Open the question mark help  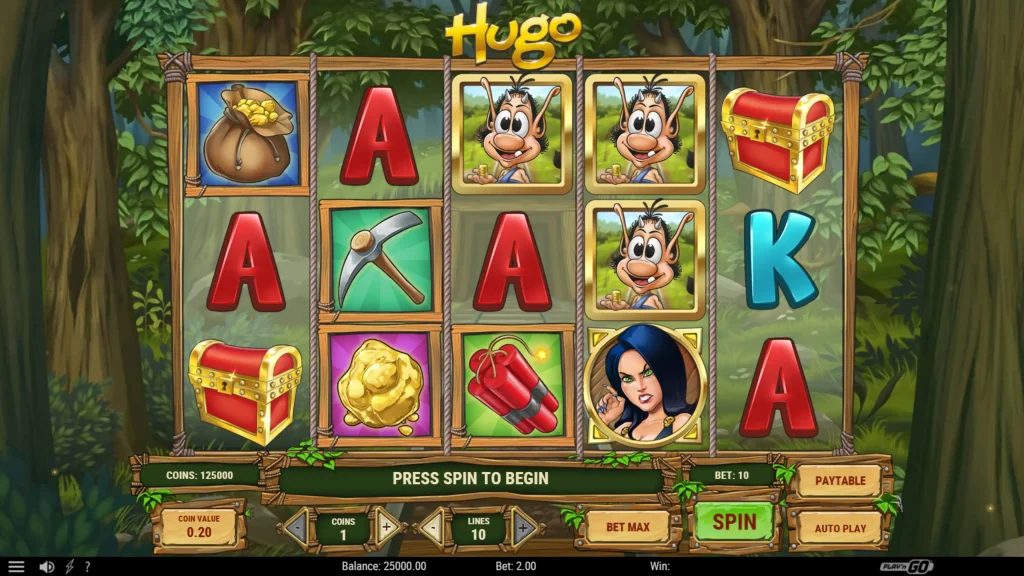pos(87,566)
